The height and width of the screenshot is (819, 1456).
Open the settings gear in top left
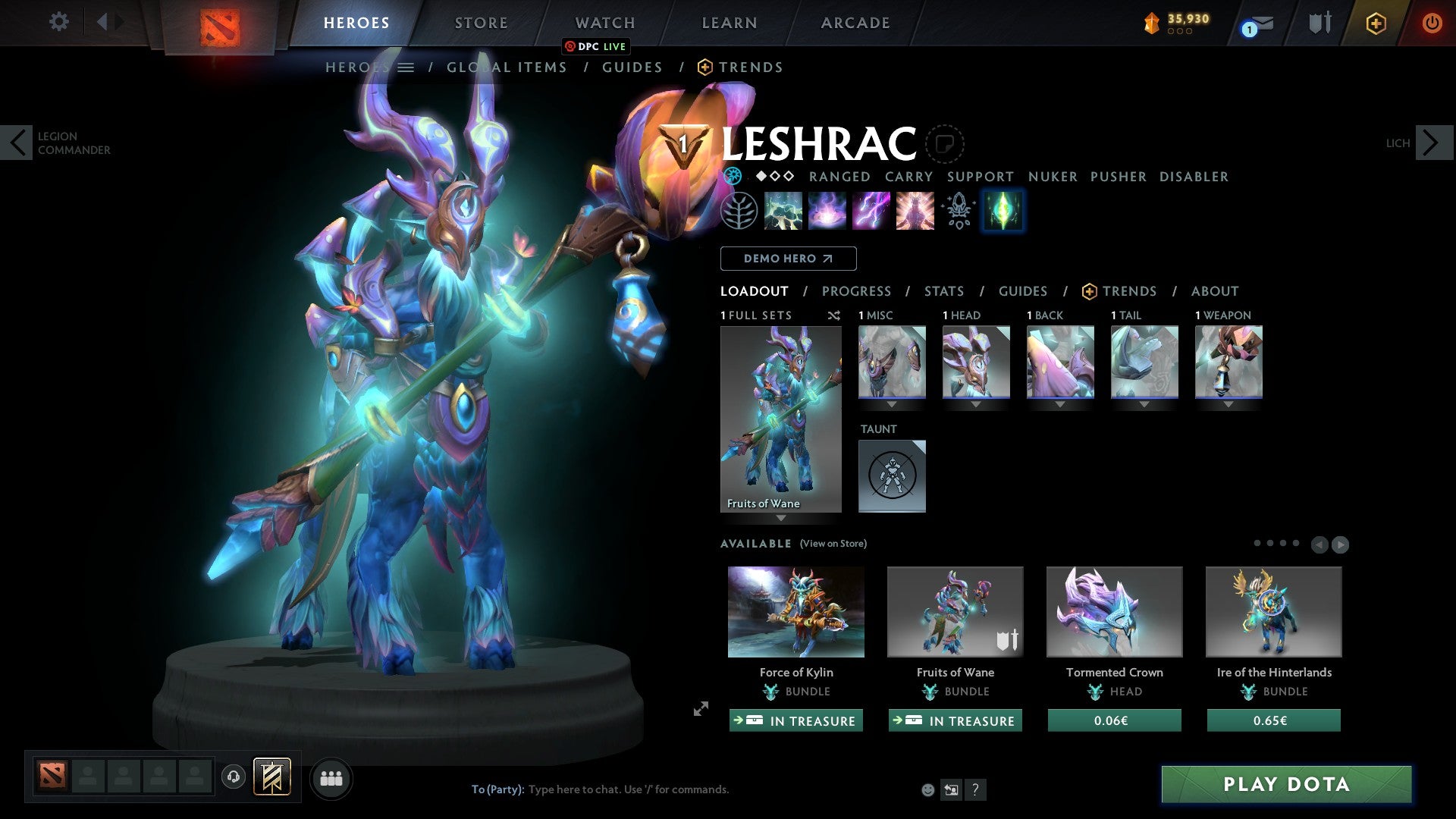[x=58, y=22]
